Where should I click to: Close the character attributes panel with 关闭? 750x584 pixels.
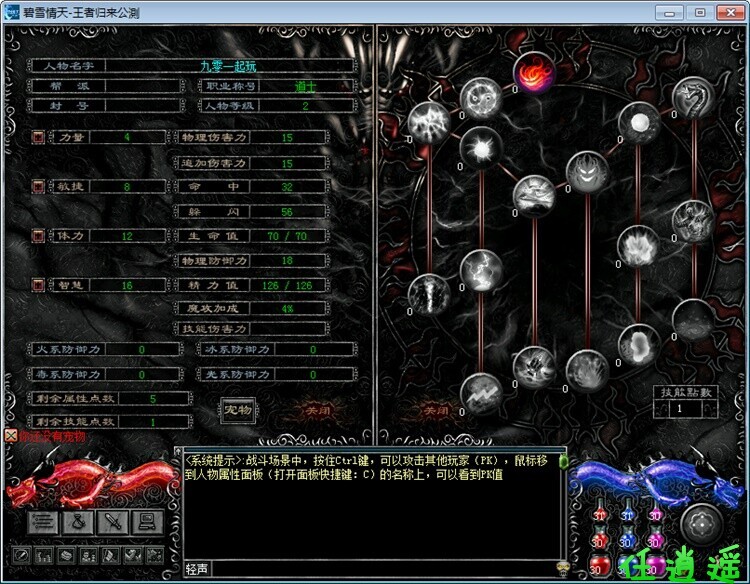pyautogui.click(x=317, y=410)
